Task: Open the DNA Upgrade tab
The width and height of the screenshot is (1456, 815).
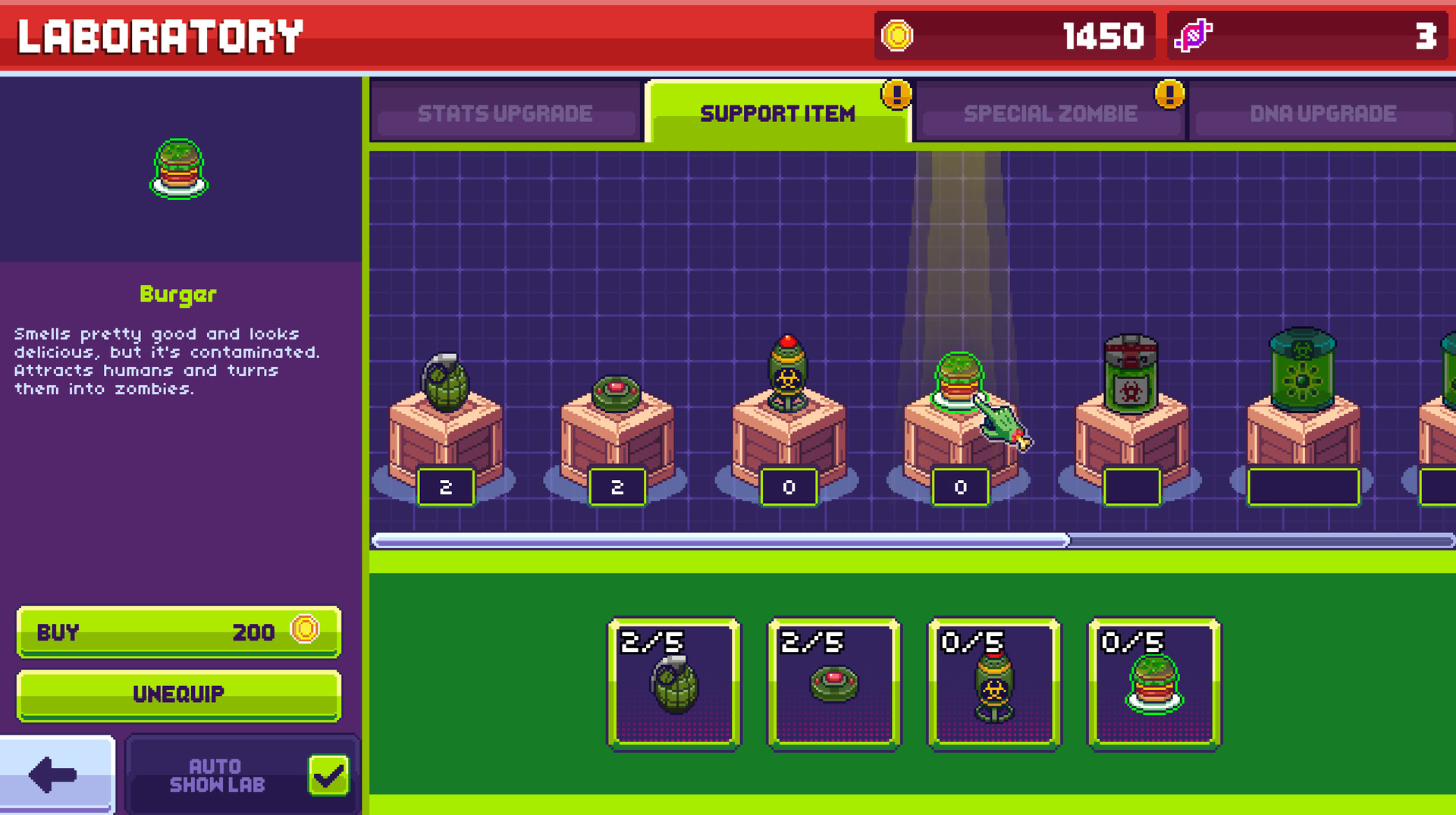Action: [1323, 113]
